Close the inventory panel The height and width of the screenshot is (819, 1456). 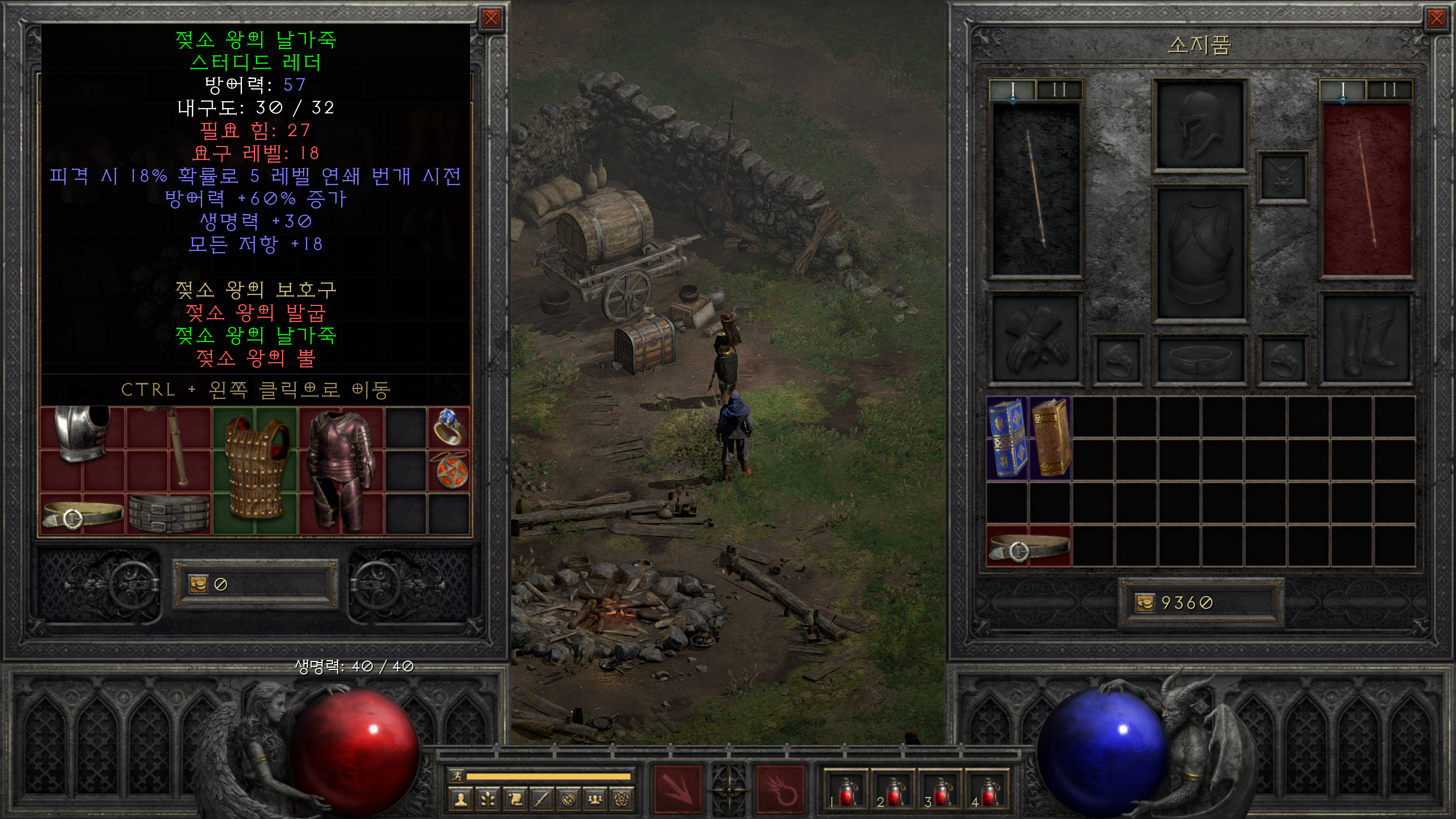(1436, 19)
